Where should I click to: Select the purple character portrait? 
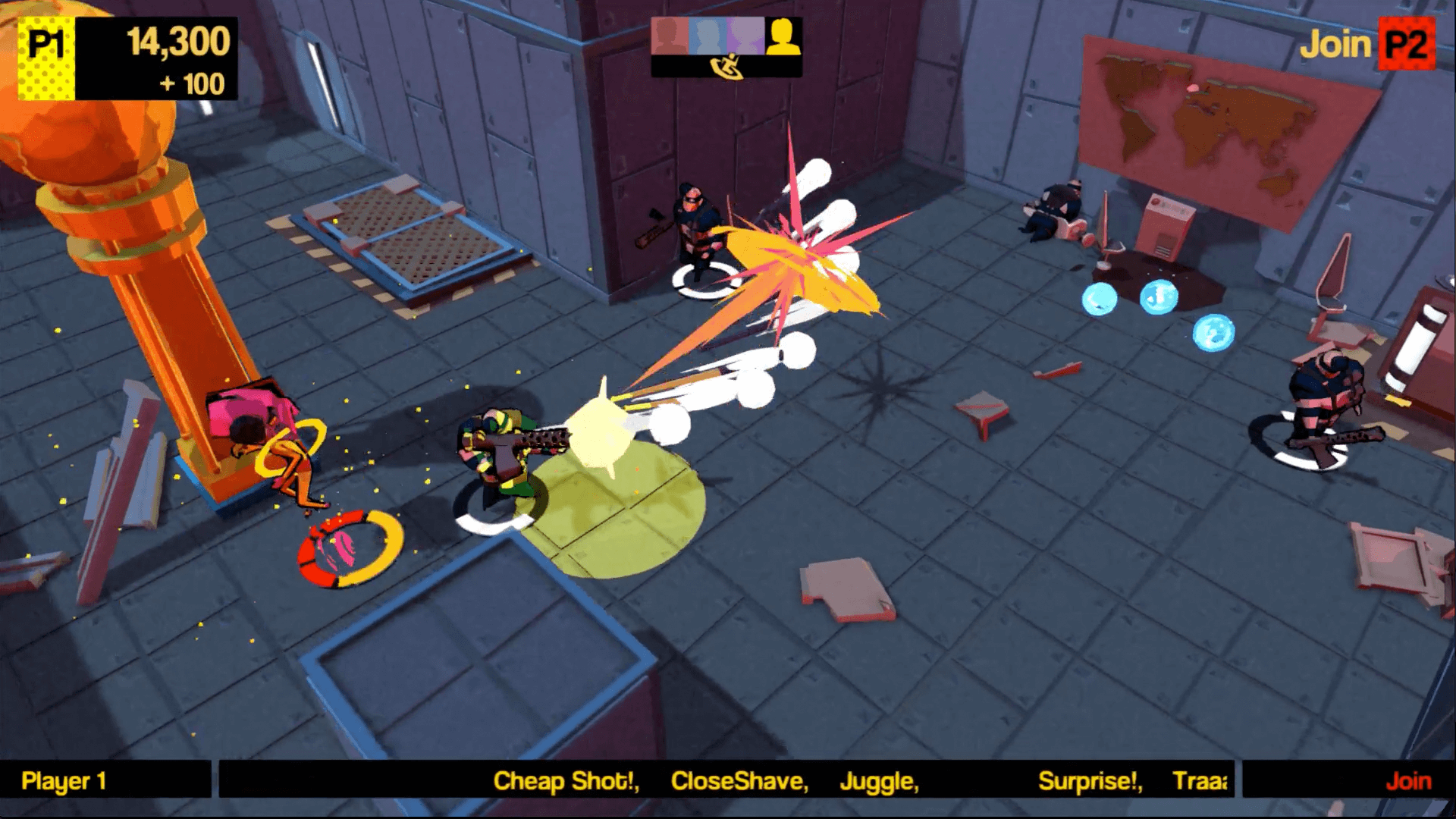(x=745, y=36)
